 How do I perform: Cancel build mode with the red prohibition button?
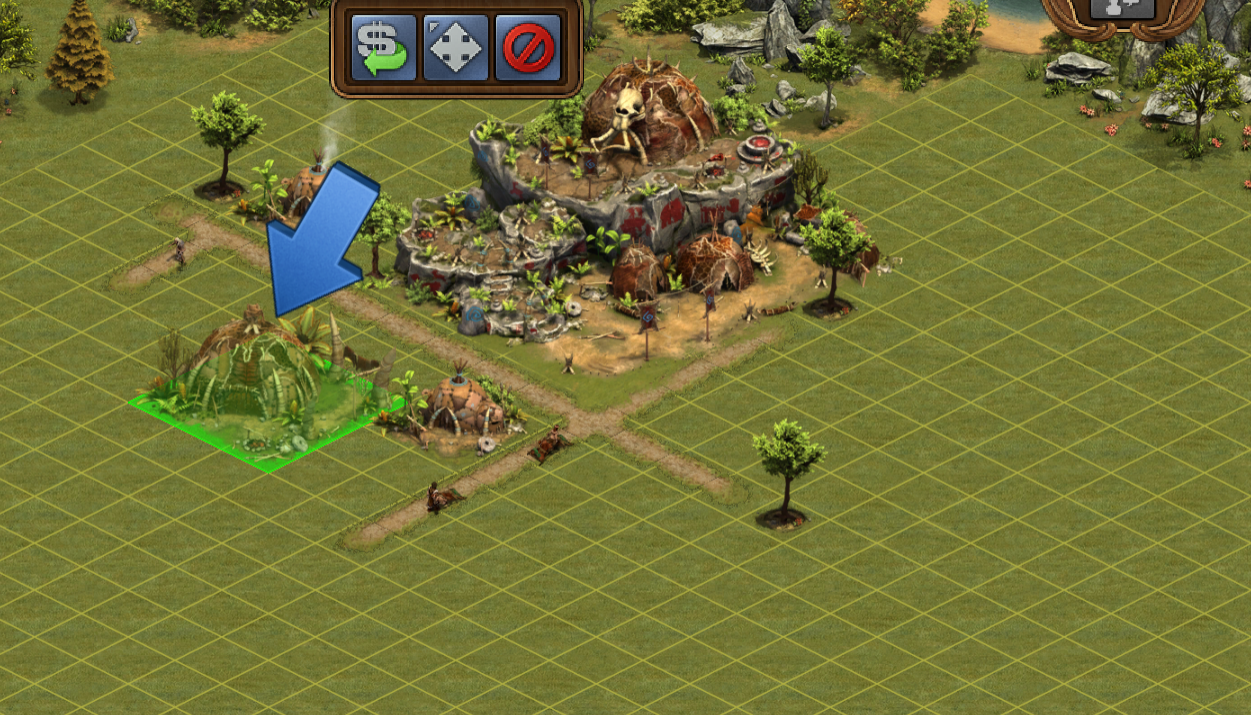click(527, 47)
